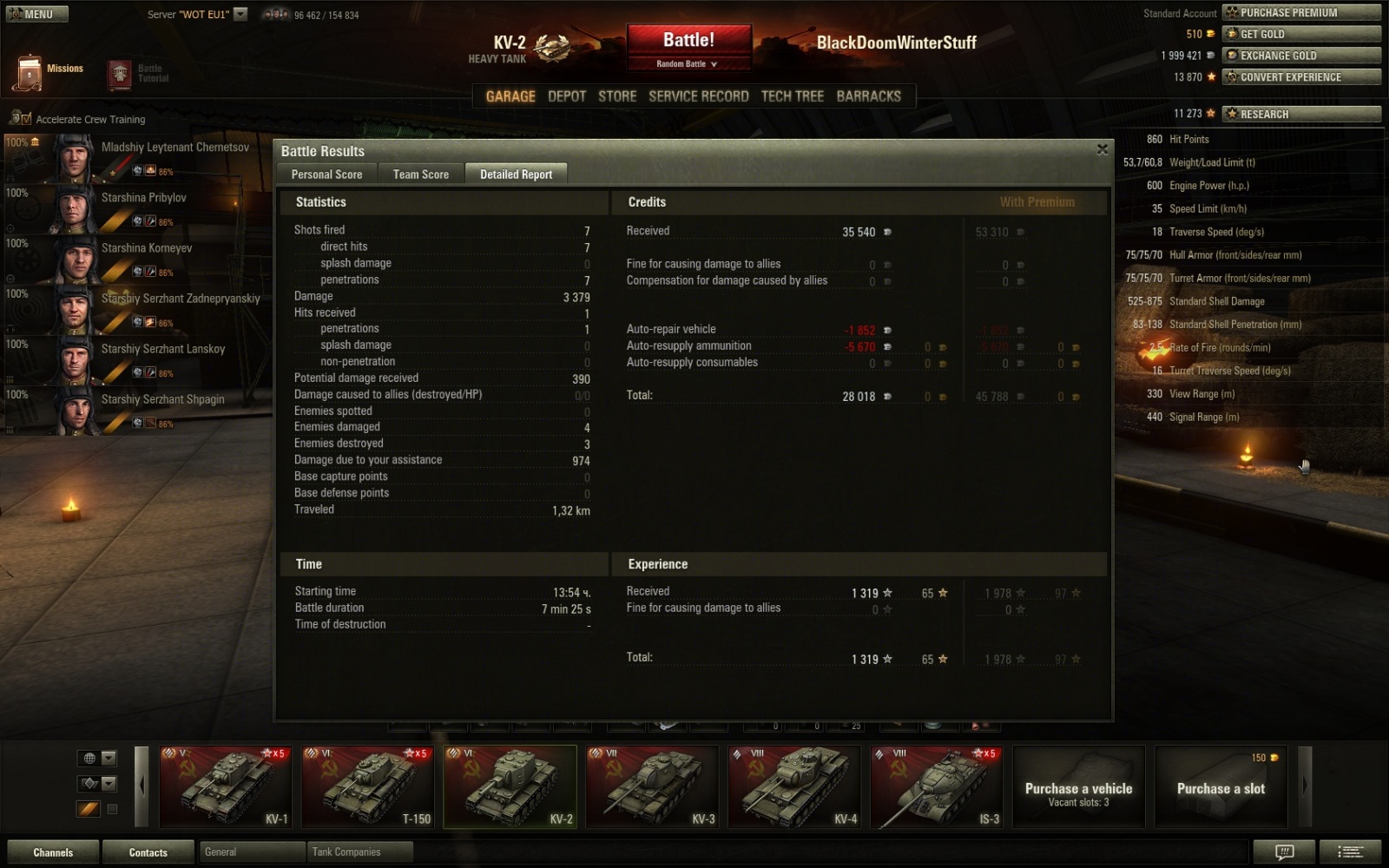Pick the KV-1 tank thumbnail

point(224,786)
